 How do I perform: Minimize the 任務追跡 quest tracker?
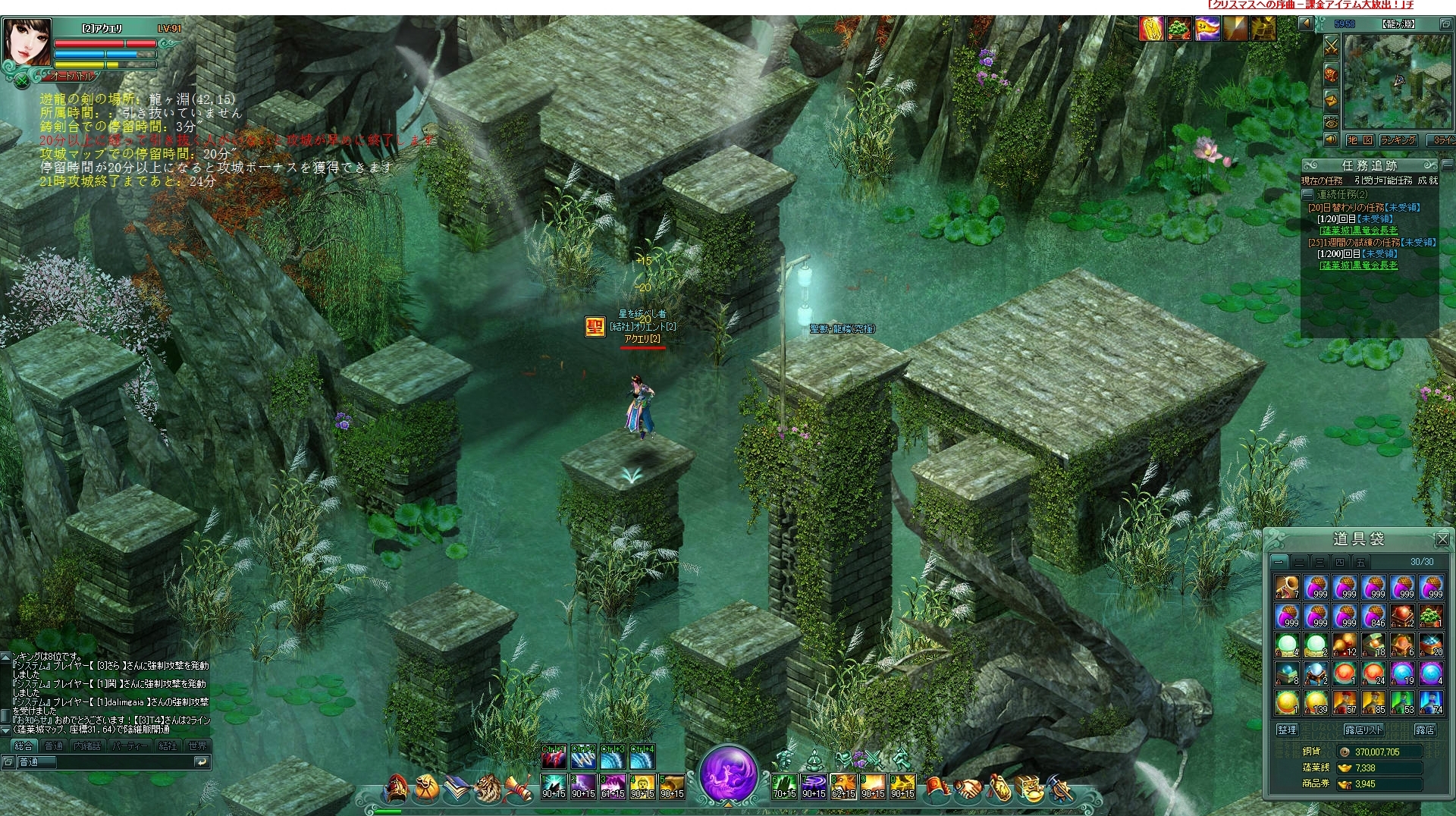pyautogui.click(x=1447, y=165)
